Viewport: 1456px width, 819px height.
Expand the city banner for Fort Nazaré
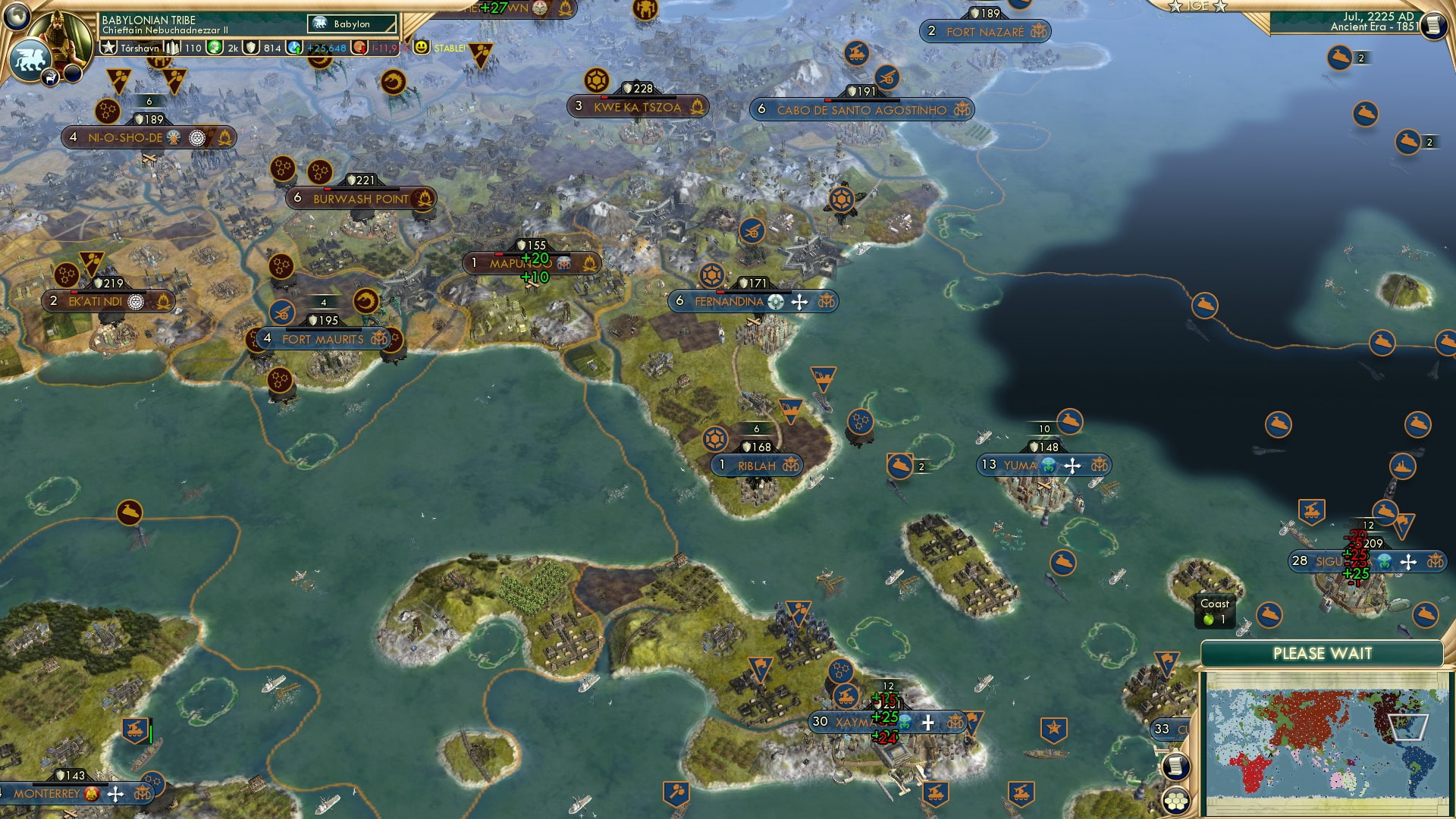pyautogui.click(x=984, y=33)
